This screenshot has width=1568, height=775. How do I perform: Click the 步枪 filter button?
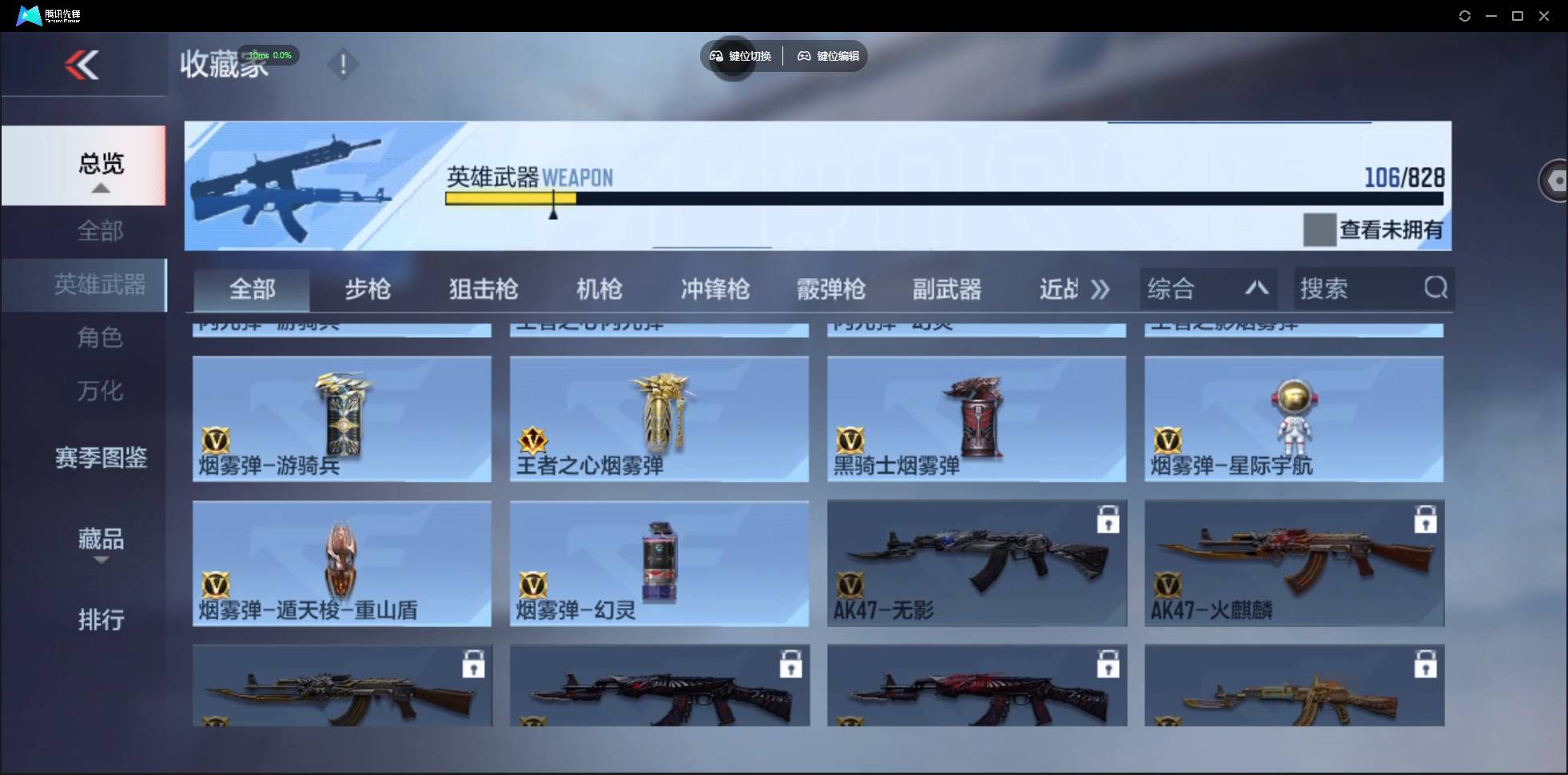(368, 289)
